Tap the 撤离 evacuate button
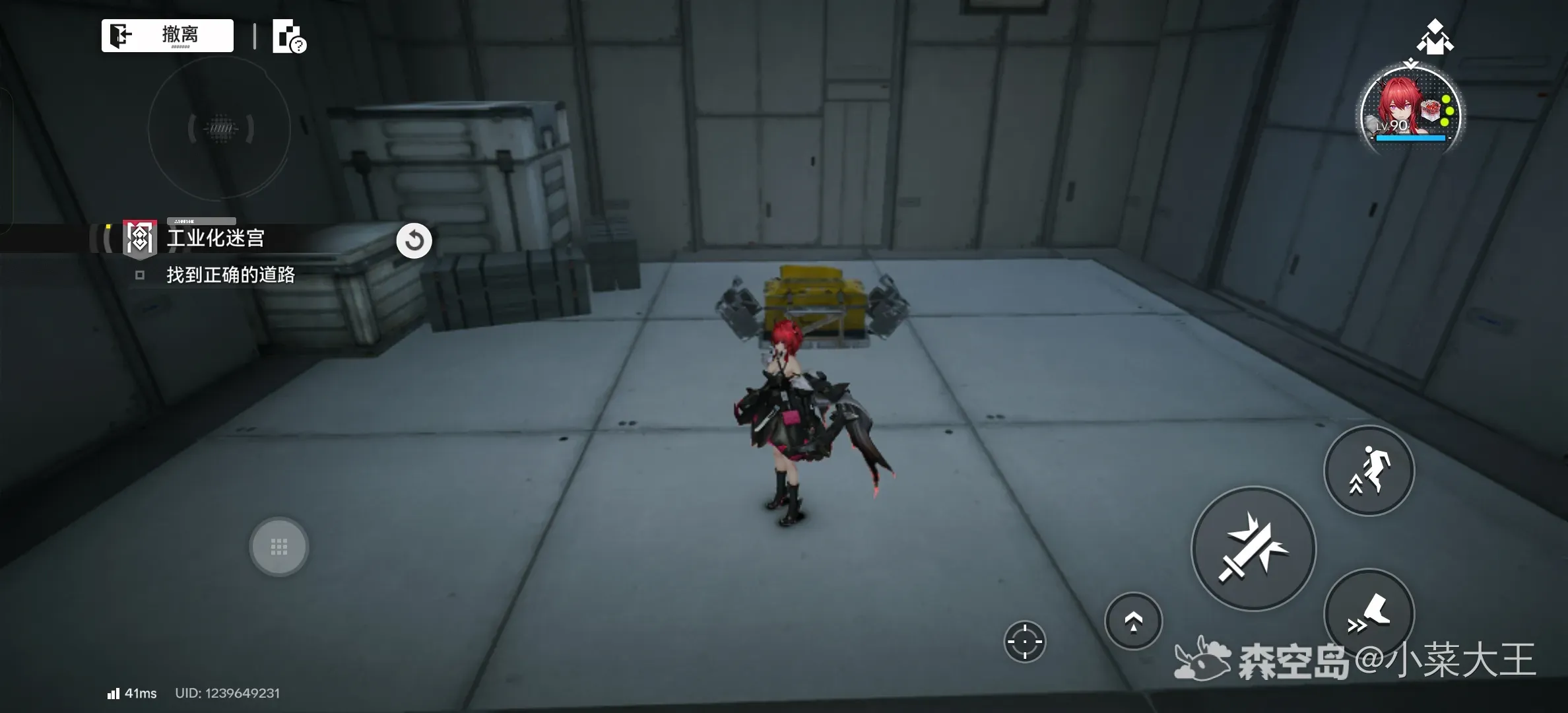Screen dimensions: 1568x713 coord(168,35)
